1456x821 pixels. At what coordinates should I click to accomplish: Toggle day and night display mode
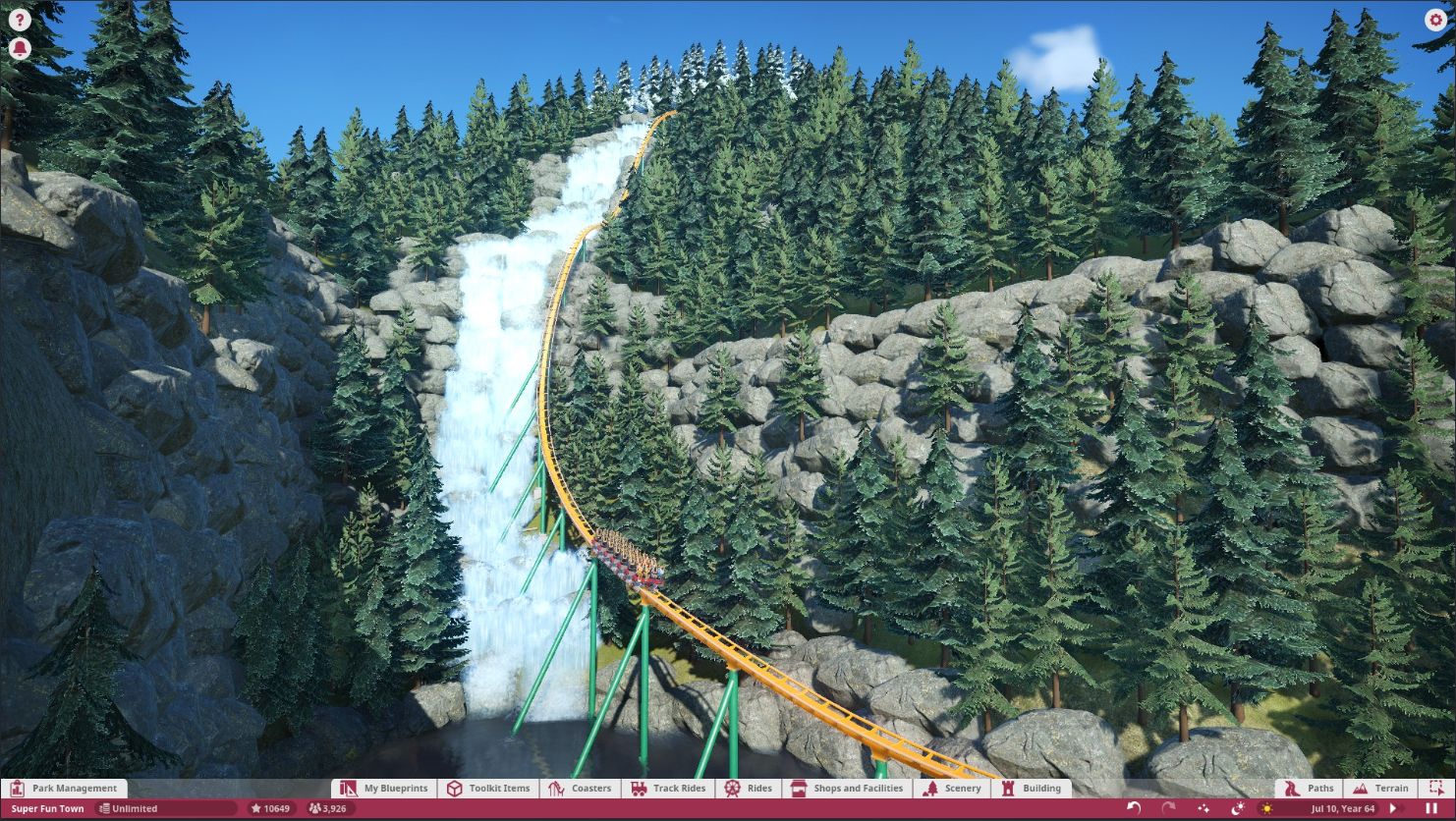pyautogui.click(x=1239, y=807)
